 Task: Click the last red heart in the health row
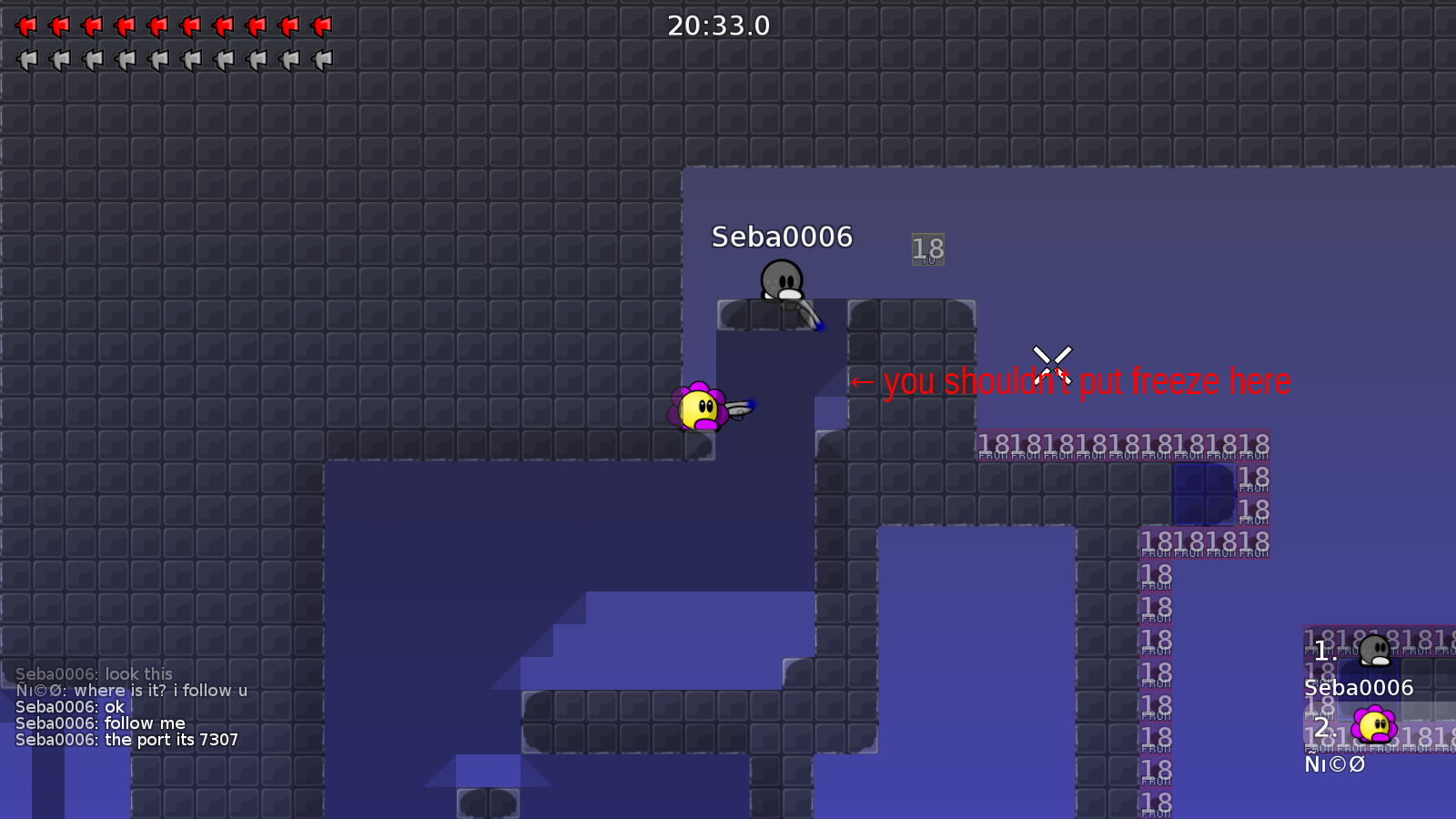tap(322, 25)
